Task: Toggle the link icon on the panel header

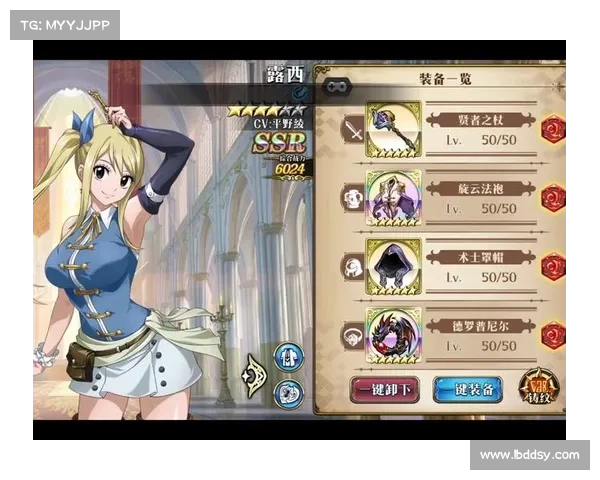Action: (335, 87)
